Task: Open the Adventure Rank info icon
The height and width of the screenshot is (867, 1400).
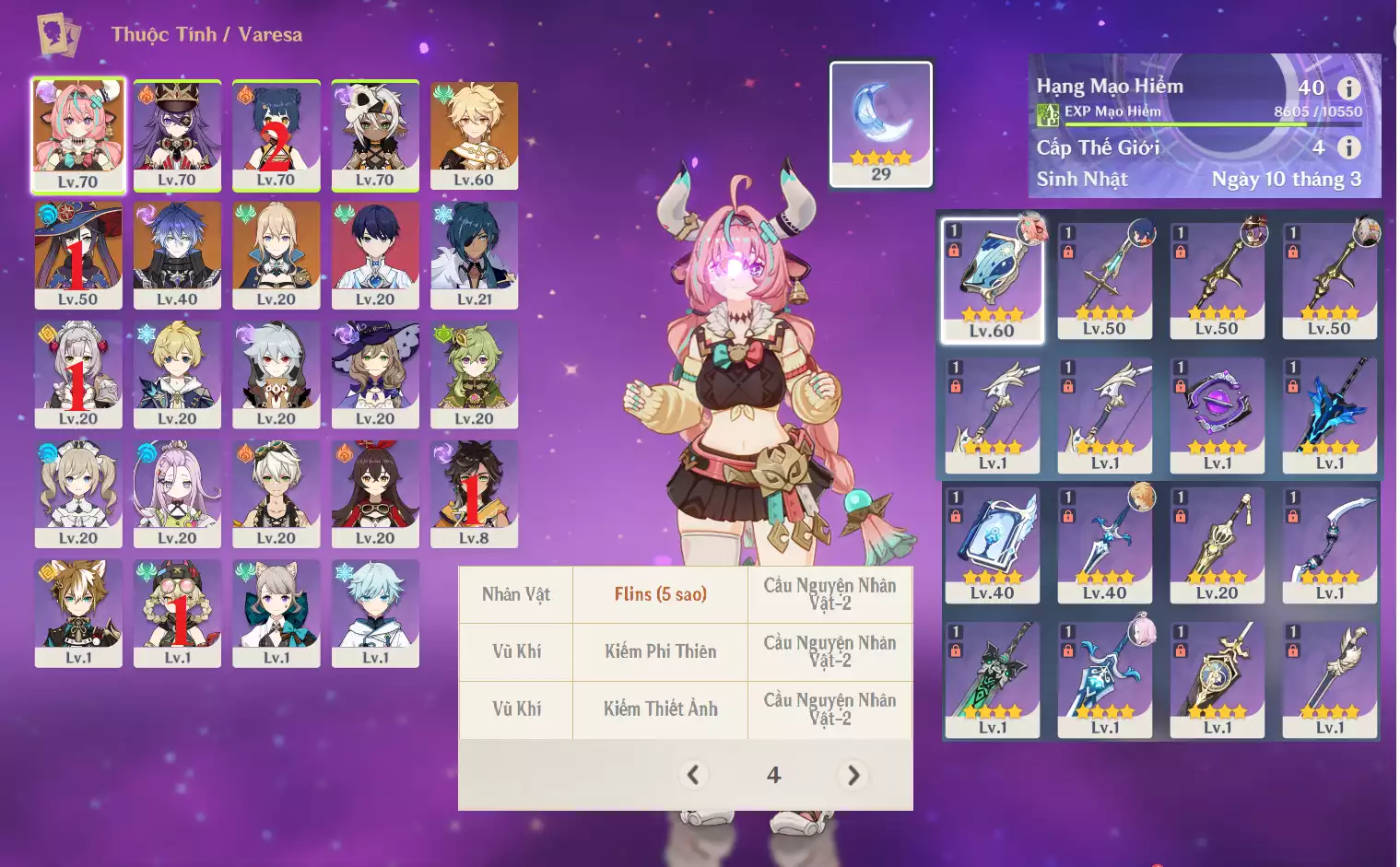Action: (1348, 88)
